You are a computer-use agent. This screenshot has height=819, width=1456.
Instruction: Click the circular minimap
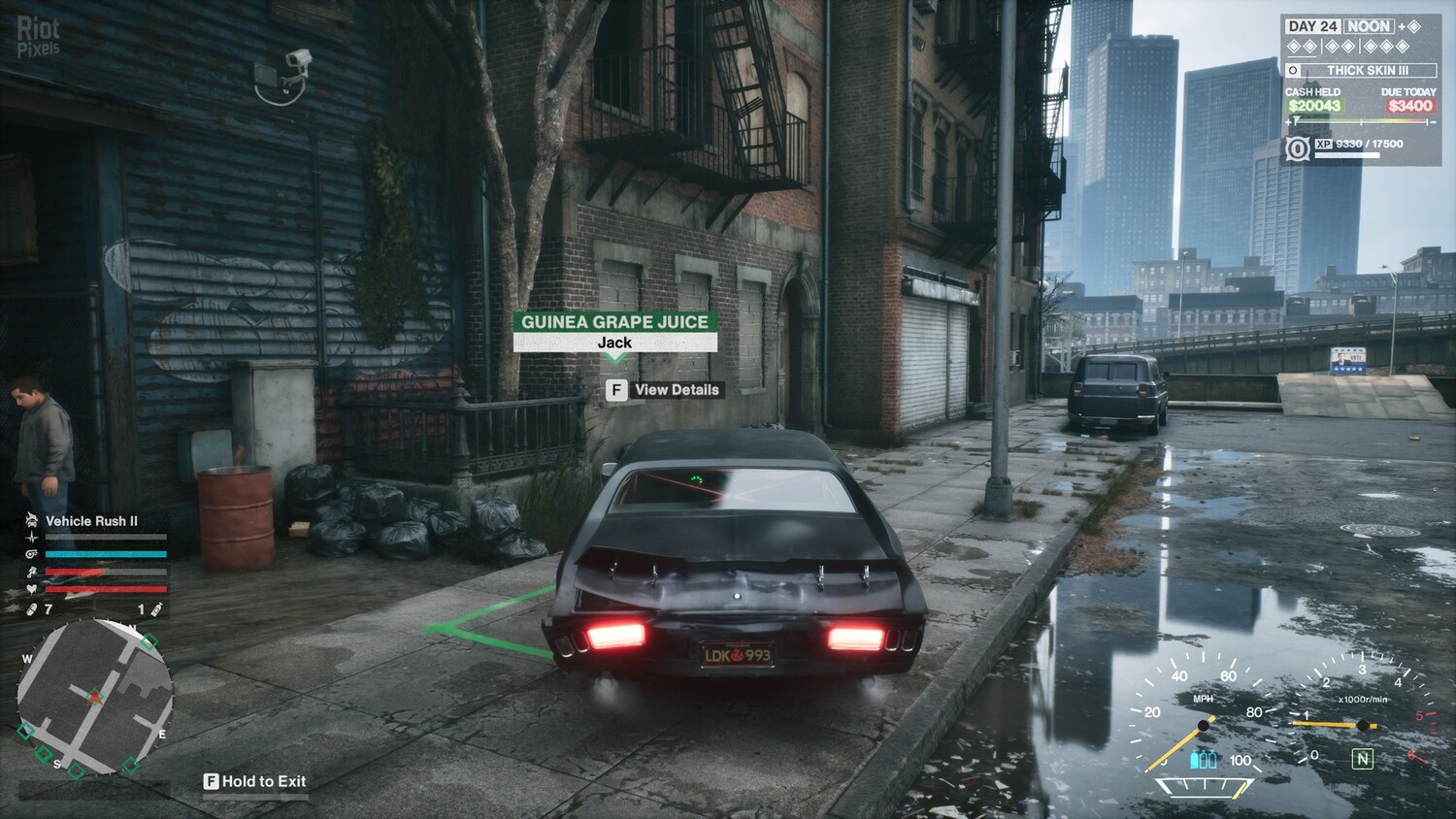(94, 697)
